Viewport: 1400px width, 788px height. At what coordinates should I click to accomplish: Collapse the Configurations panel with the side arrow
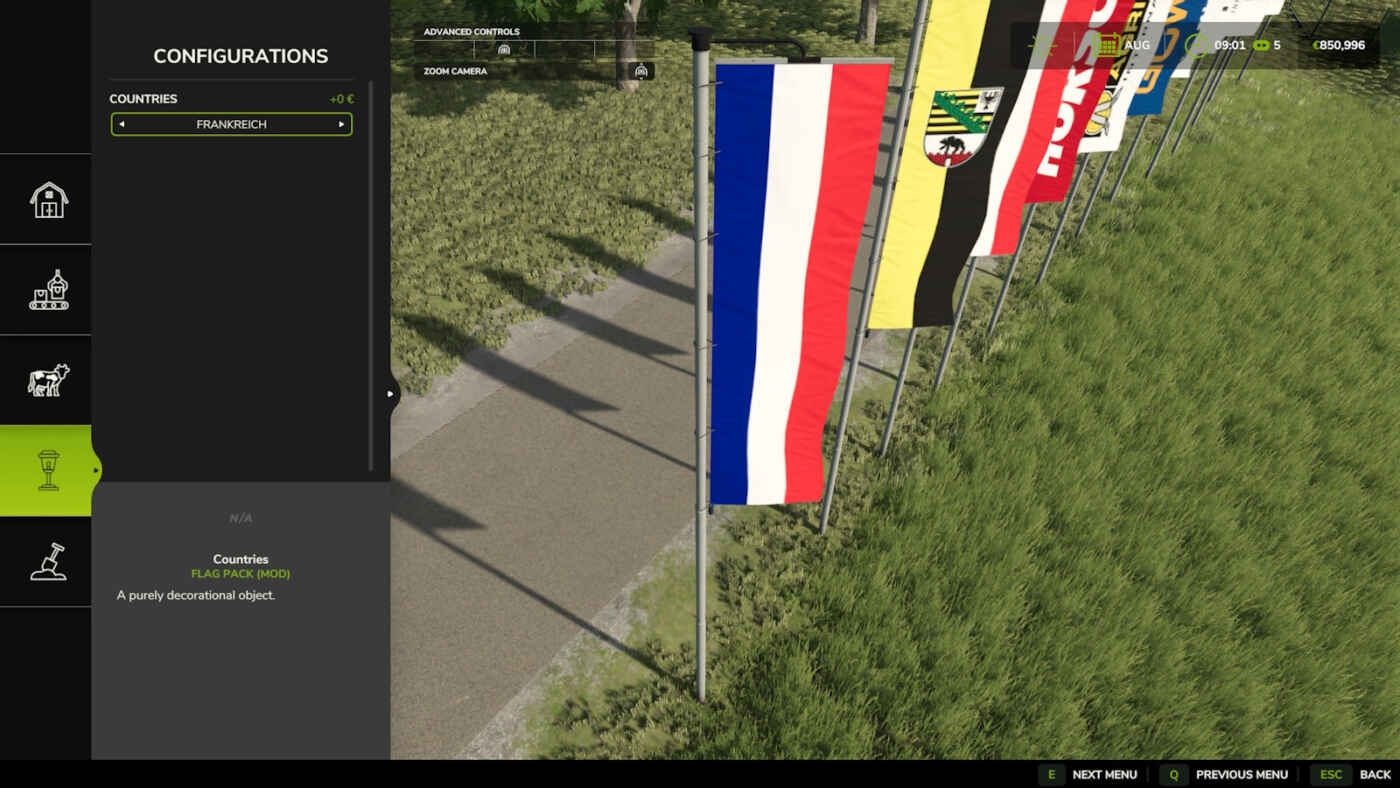coord(389,394)
